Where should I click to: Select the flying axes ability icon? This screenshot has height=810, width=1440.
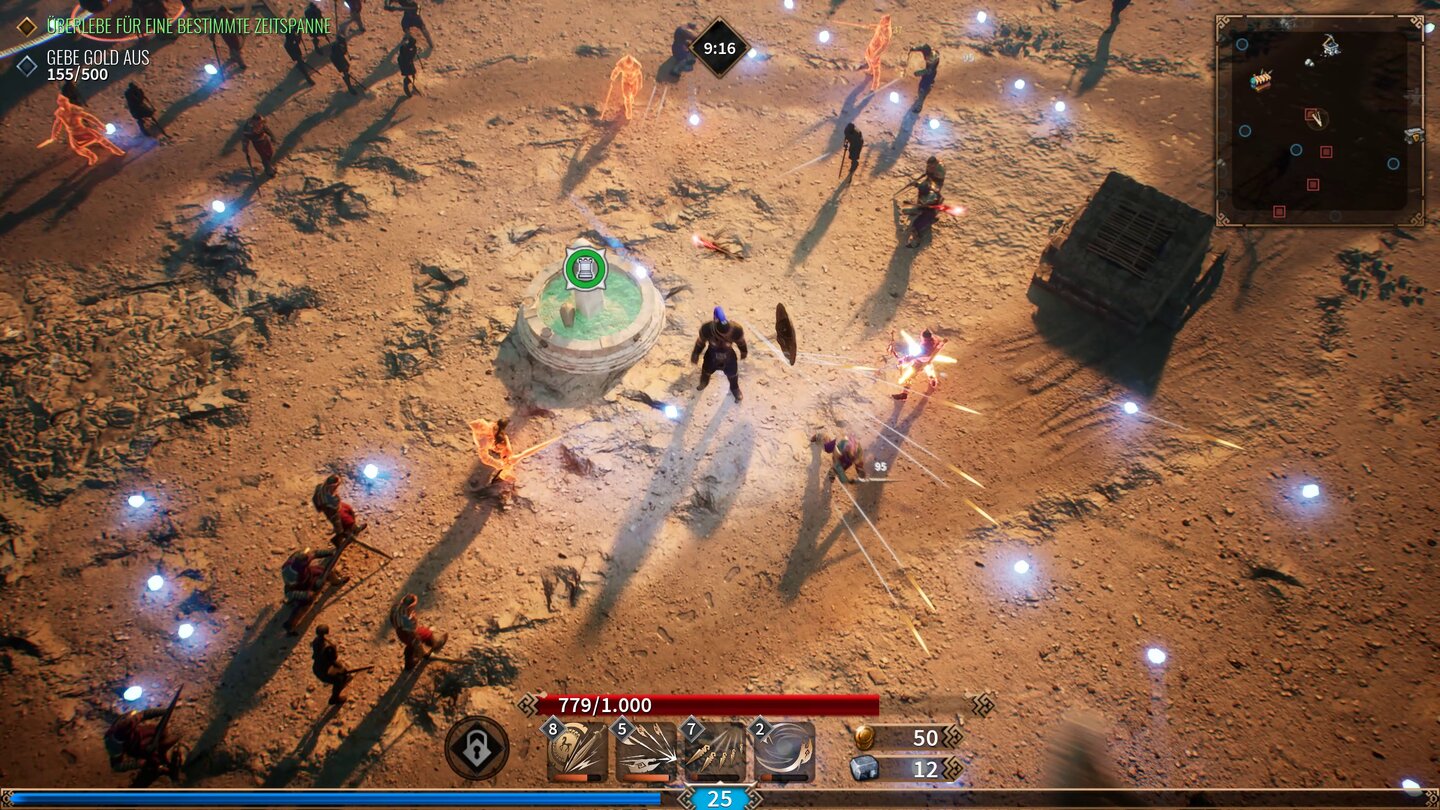point(646,752)
